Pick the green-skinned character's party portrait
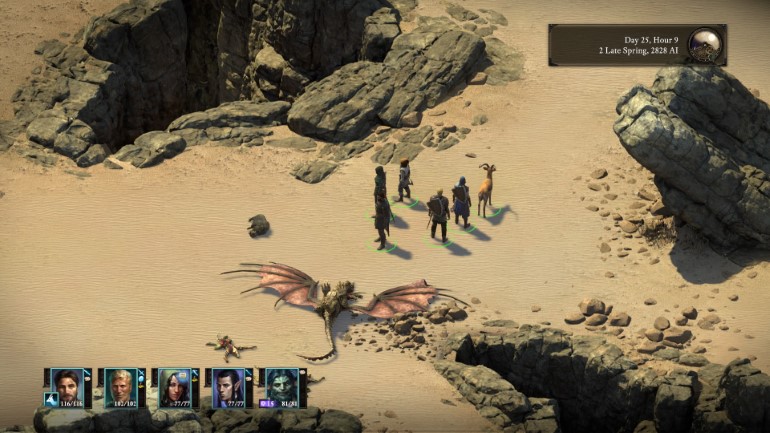Viewport: 770px width, 433px height. point(282,384)
